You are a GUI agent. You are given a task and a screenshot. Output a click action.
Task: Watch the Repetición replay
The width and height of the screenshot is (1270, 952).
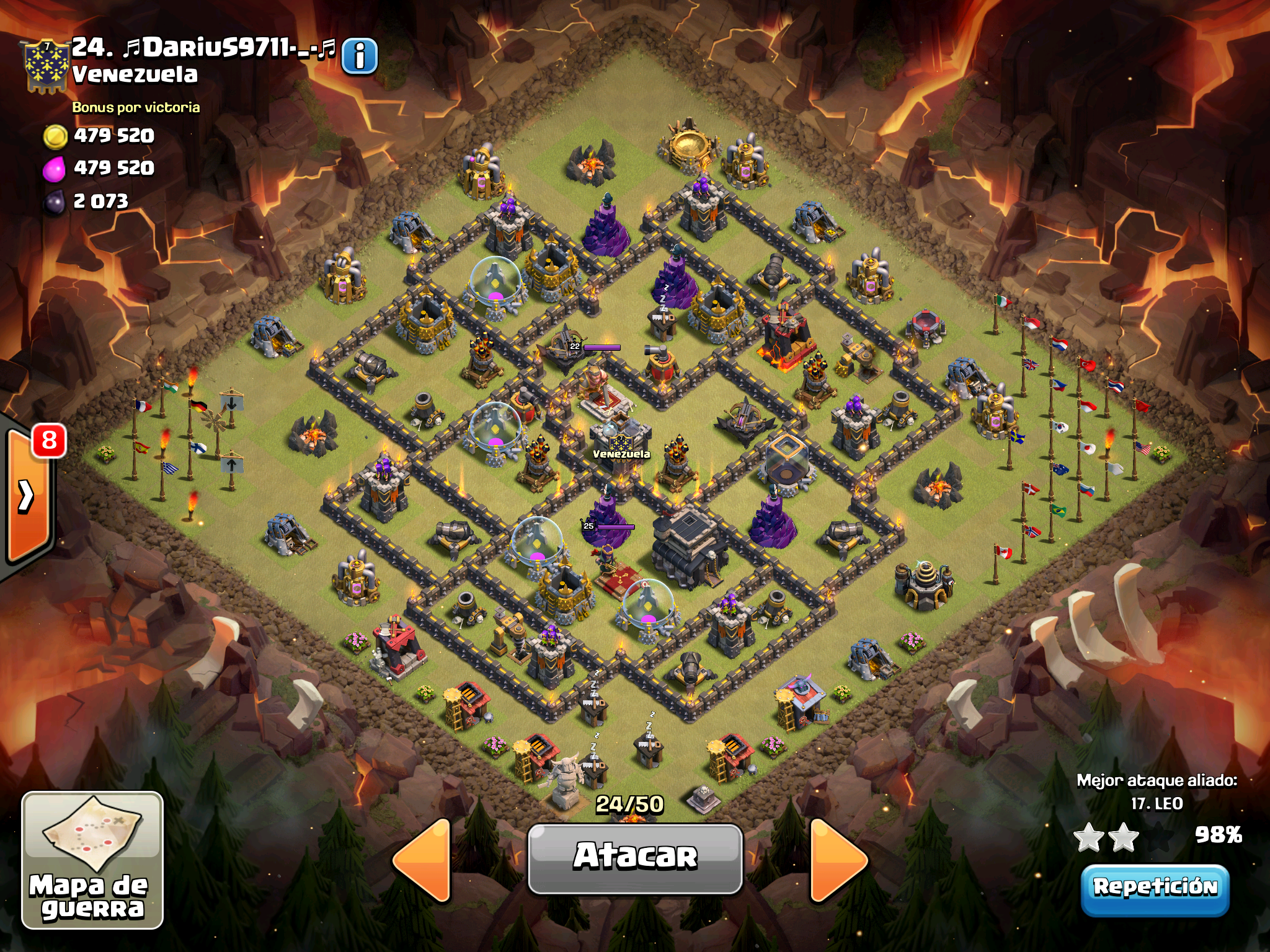[1155, 889]
